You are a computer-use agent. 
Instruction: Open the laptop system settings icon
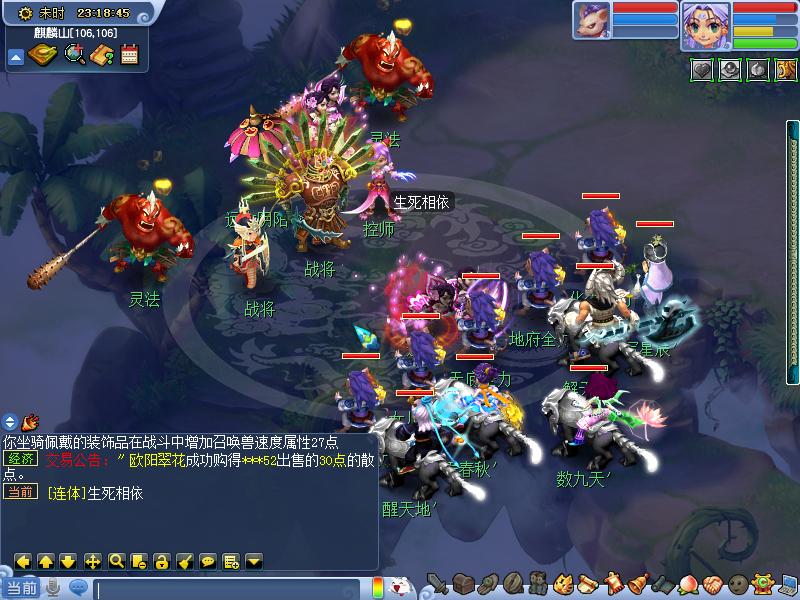click(x=787, y=583)
